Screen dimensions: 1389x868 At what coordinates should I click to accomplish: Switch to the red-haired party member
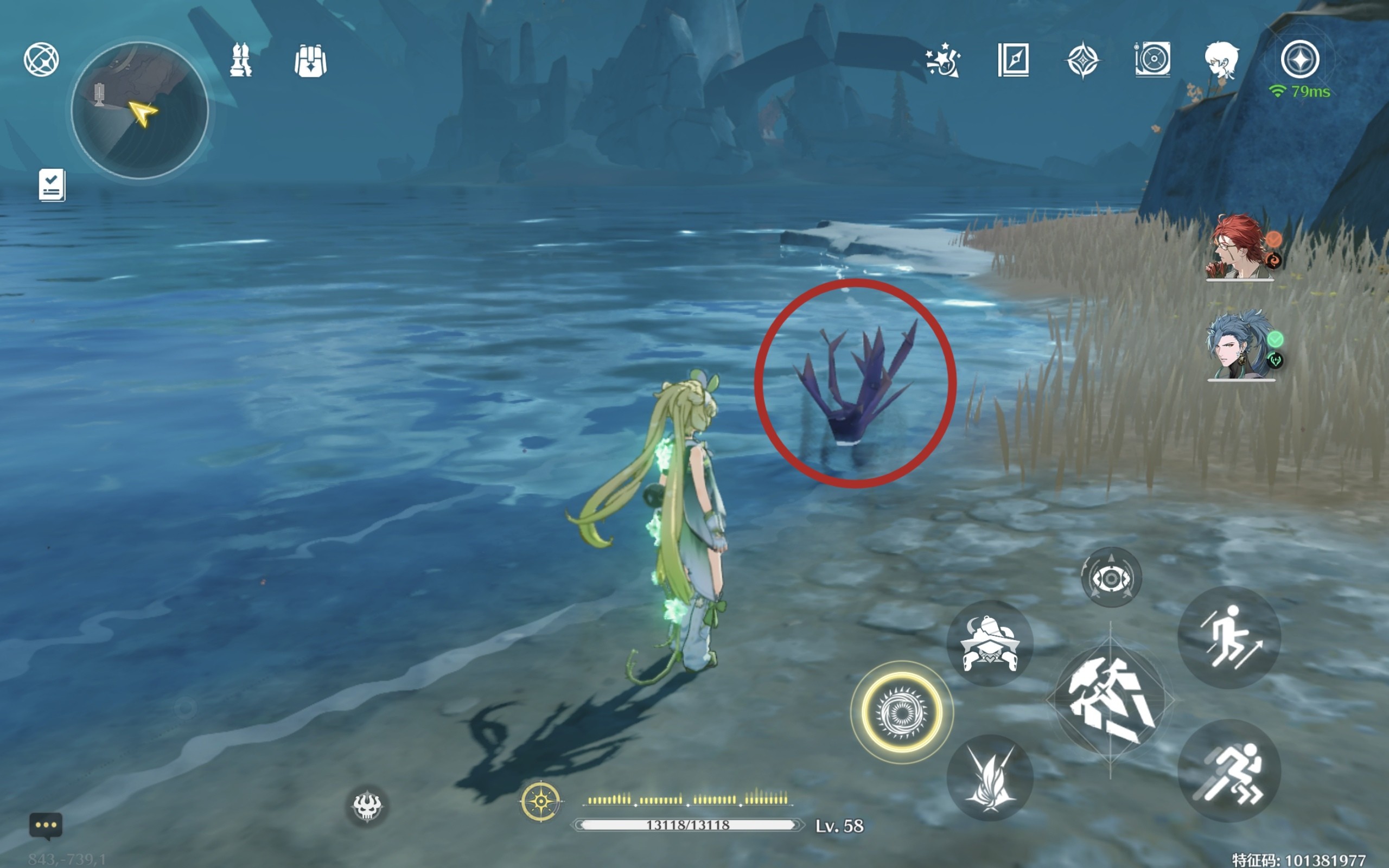coord(1240,248)
